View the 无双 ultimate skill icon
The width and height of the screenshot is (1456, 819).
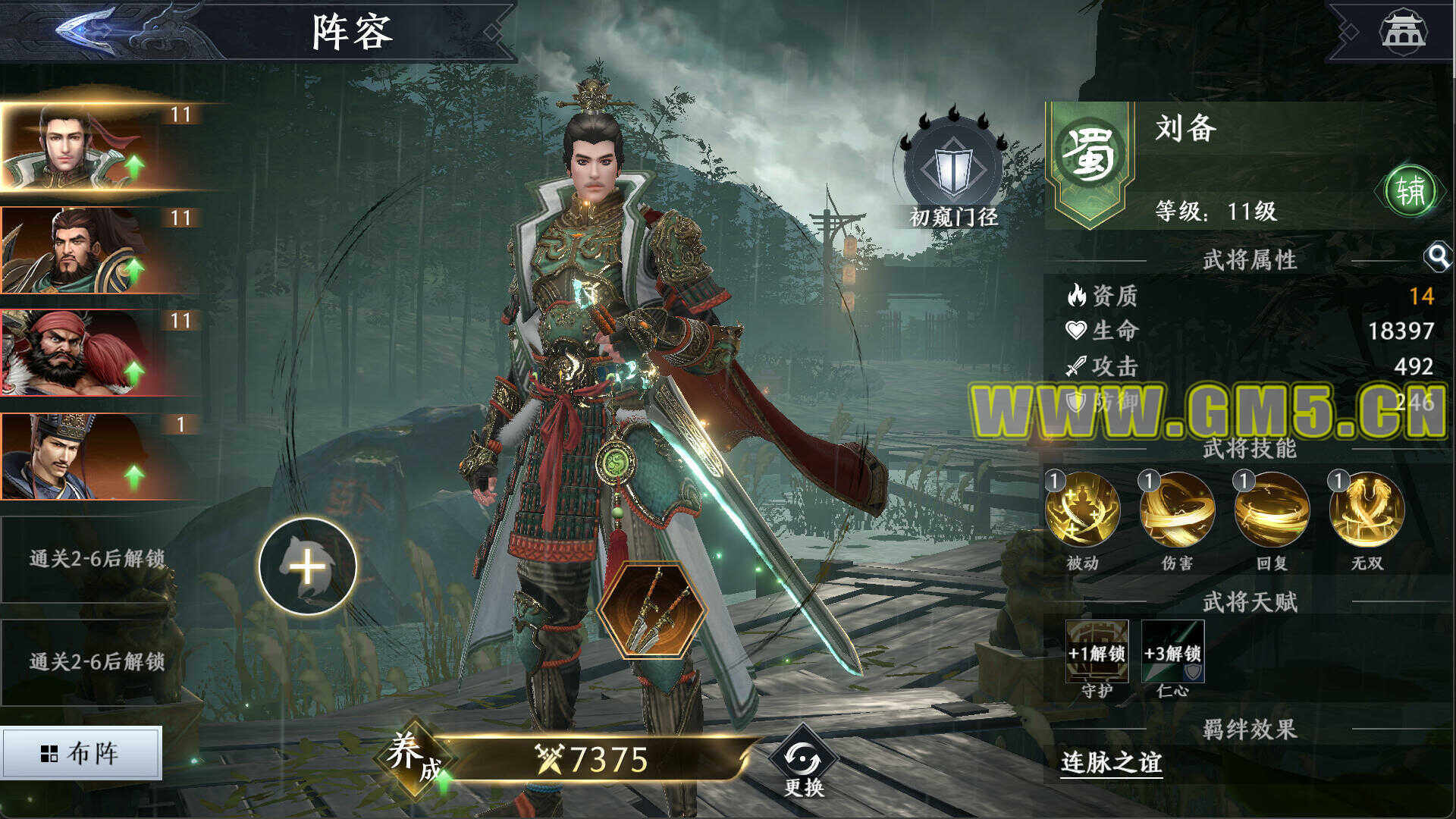1367,510
